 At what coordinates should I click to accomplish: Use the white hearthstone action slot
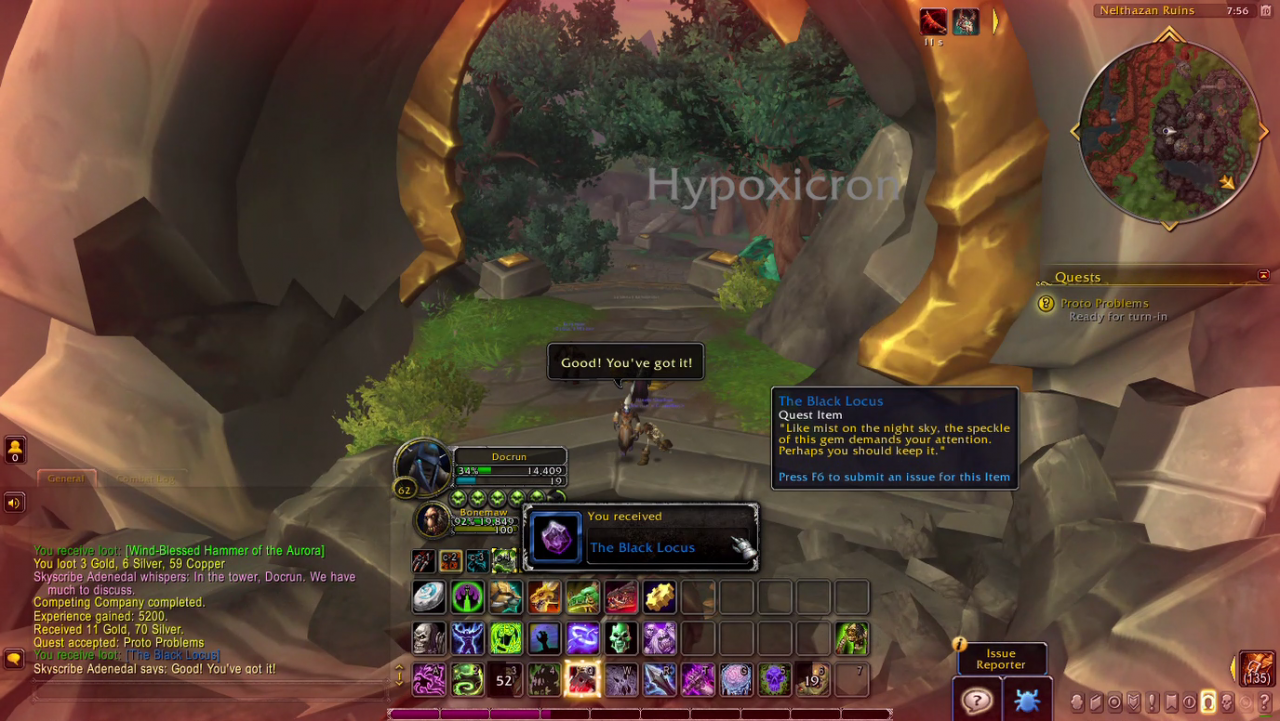(x=430, y=598)
